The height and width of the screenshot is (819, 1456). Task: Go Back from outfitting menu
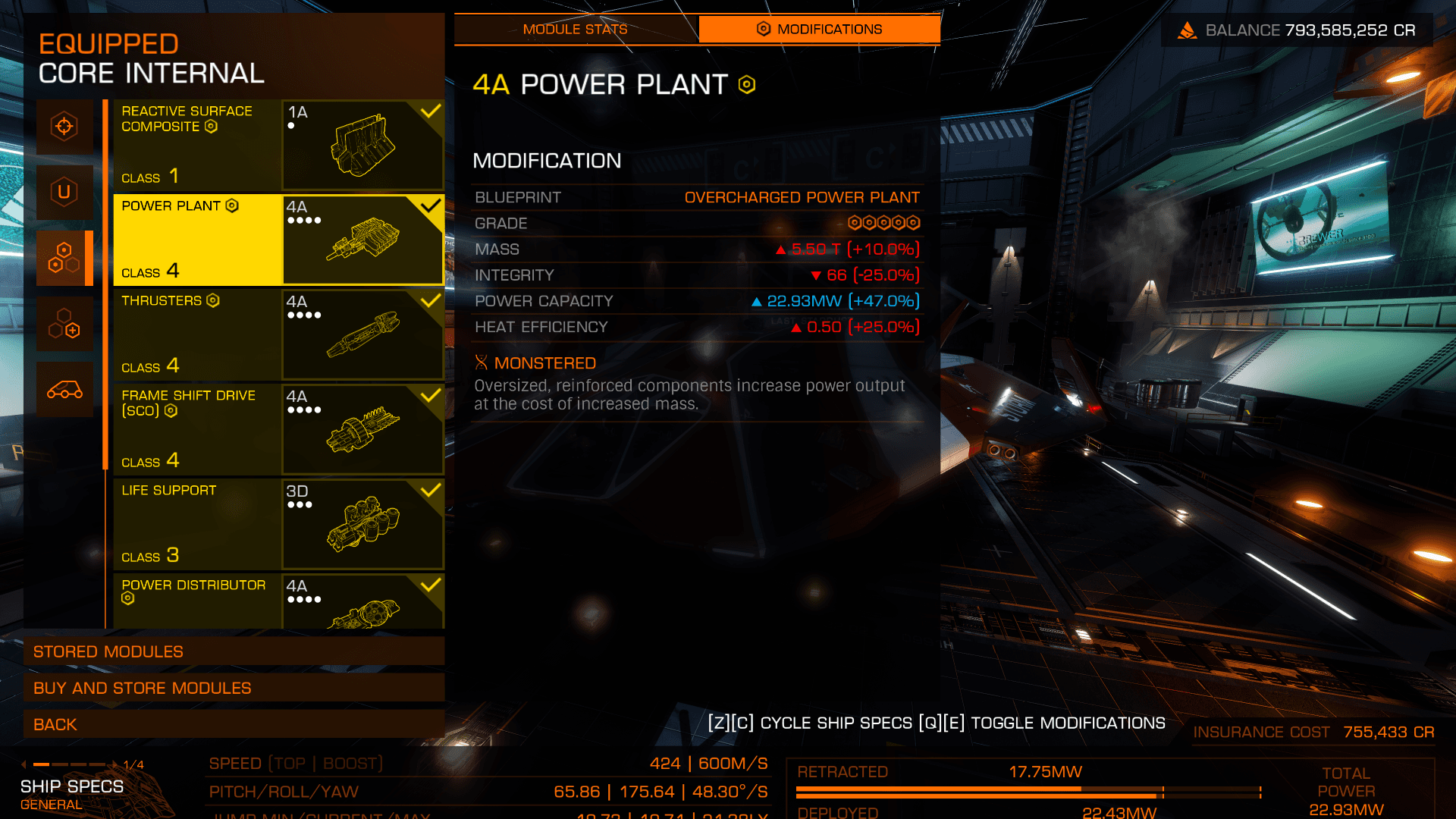click(x=234, y=724)
